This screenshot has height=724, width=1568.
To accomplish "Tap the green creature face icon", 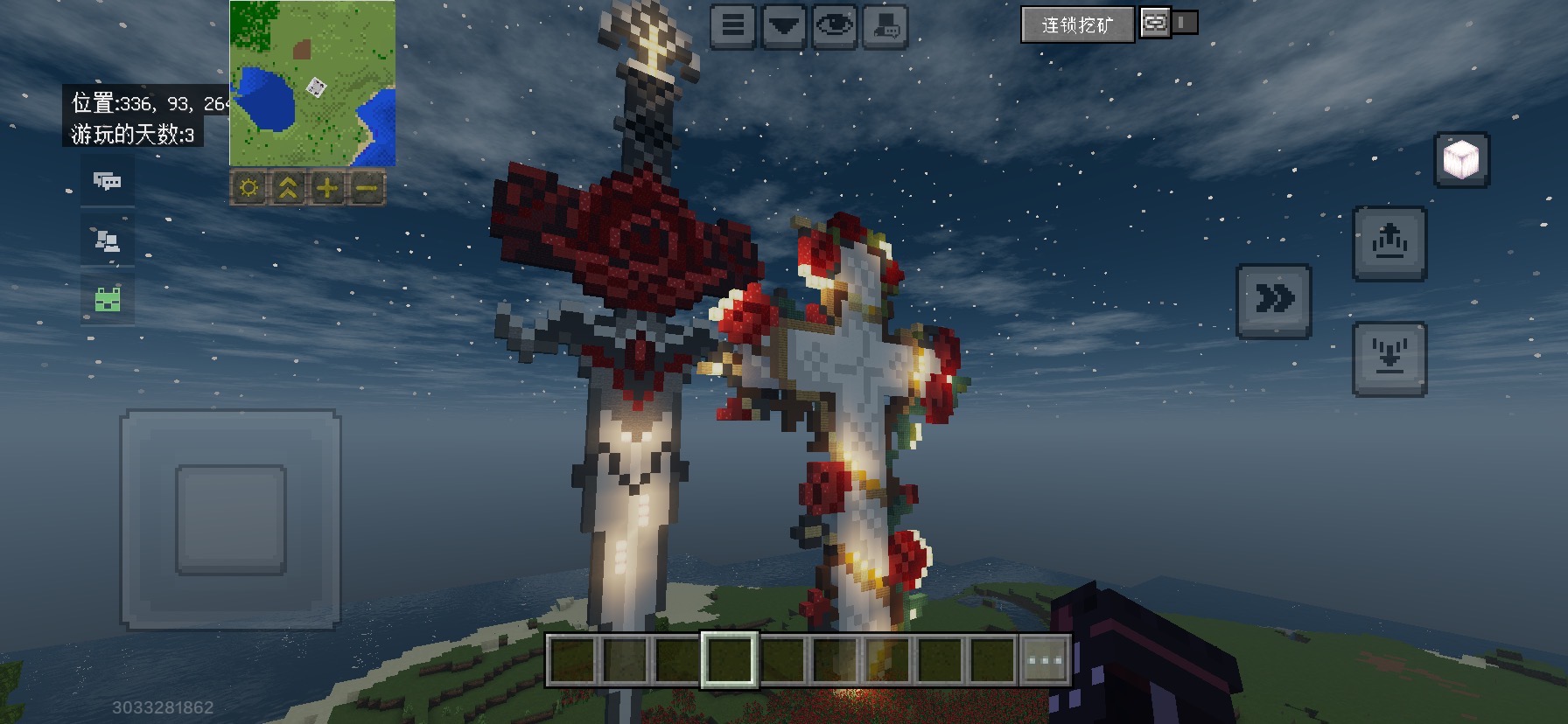I will (108, 299).
